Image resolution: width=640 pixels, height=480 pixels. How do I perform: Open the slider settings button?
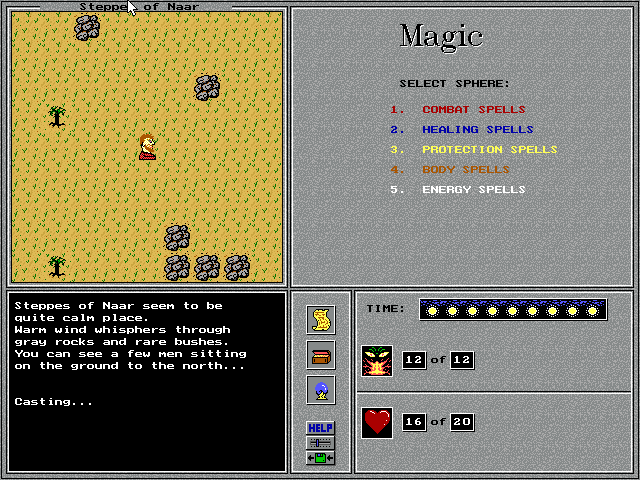pos(321,443)
